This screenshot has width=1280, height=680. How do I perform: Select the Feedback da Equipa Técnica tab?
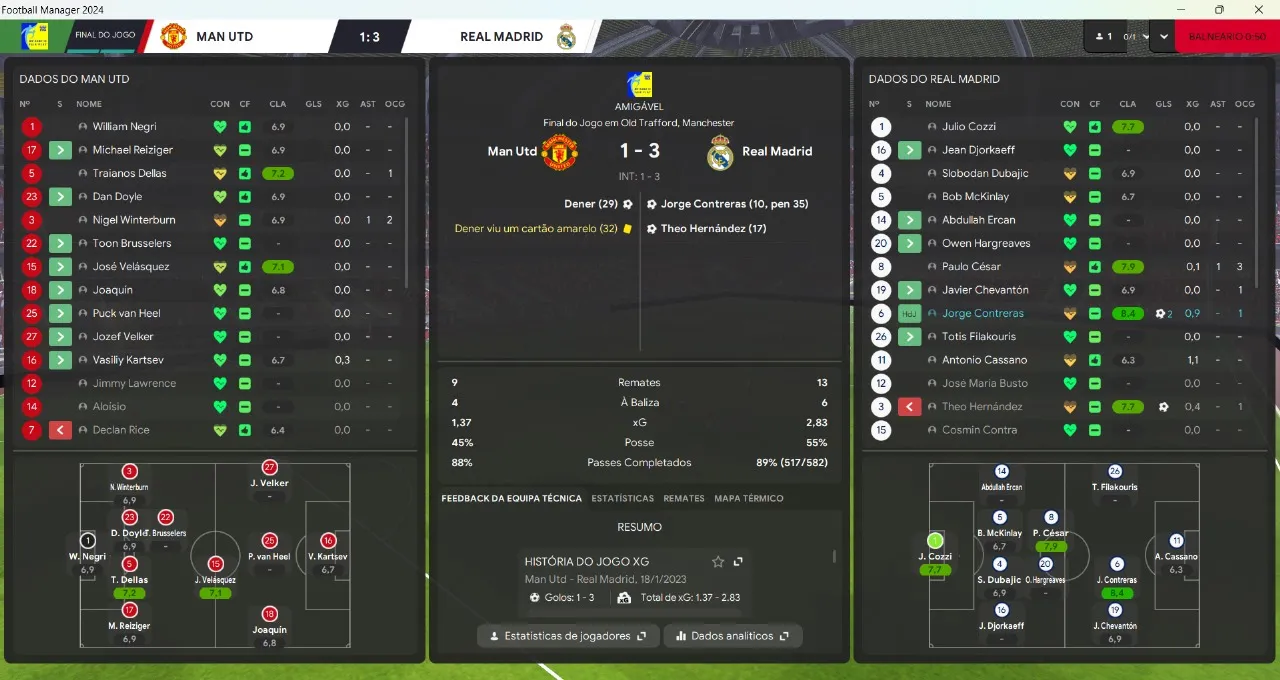[511, 498]
